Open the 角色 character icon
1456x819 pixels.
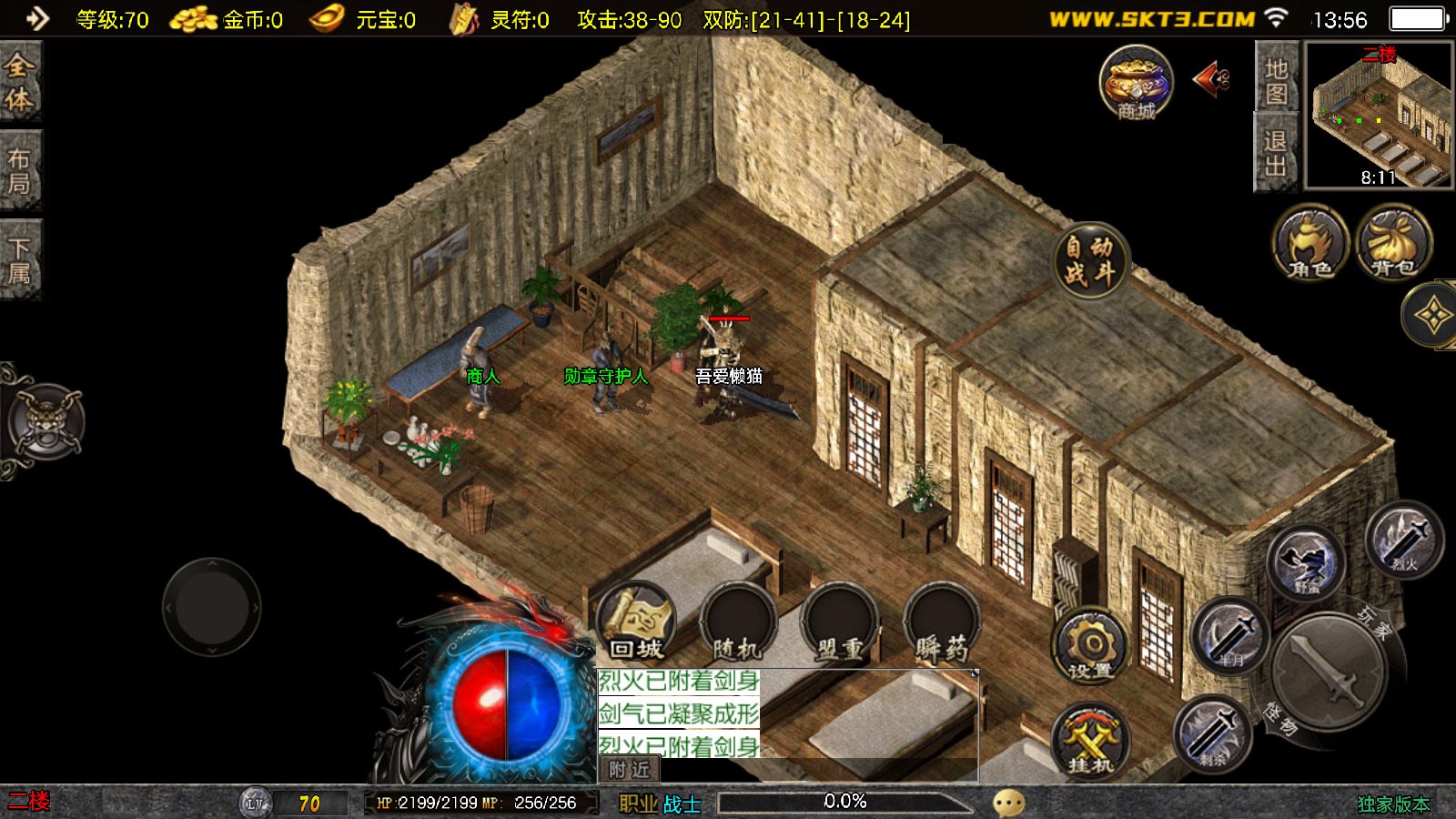1308,246
